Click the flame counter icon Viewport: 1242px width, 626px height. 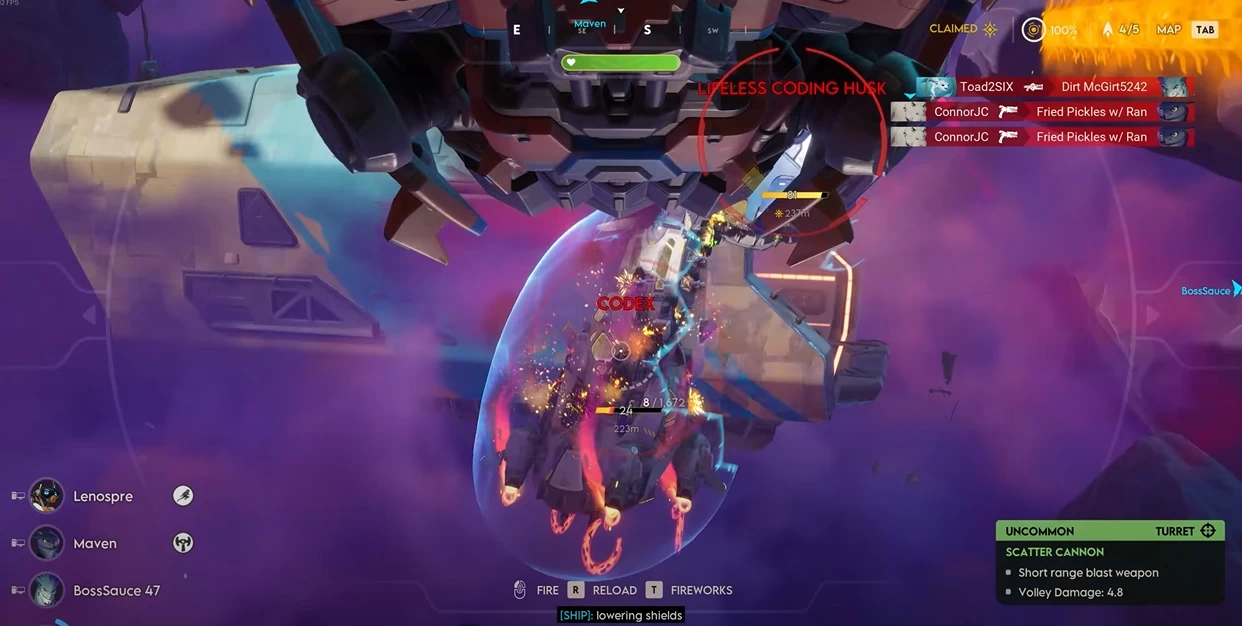coord(1108,30)
